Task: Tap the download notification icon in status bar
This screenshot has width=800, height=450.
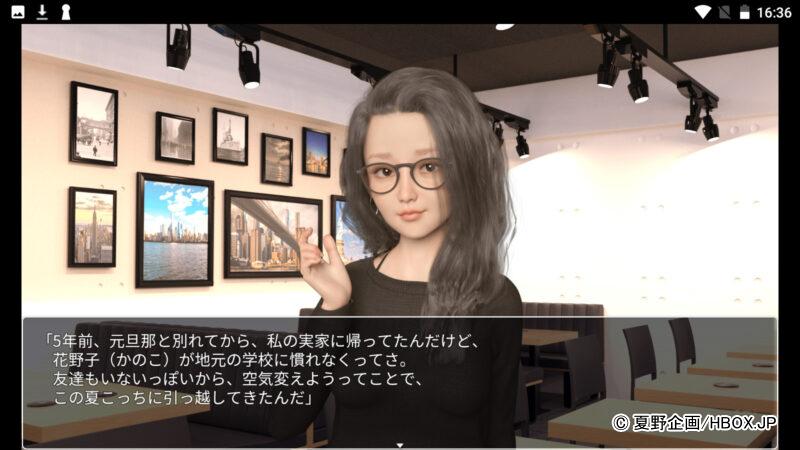Action: click(x=42, y=12)
